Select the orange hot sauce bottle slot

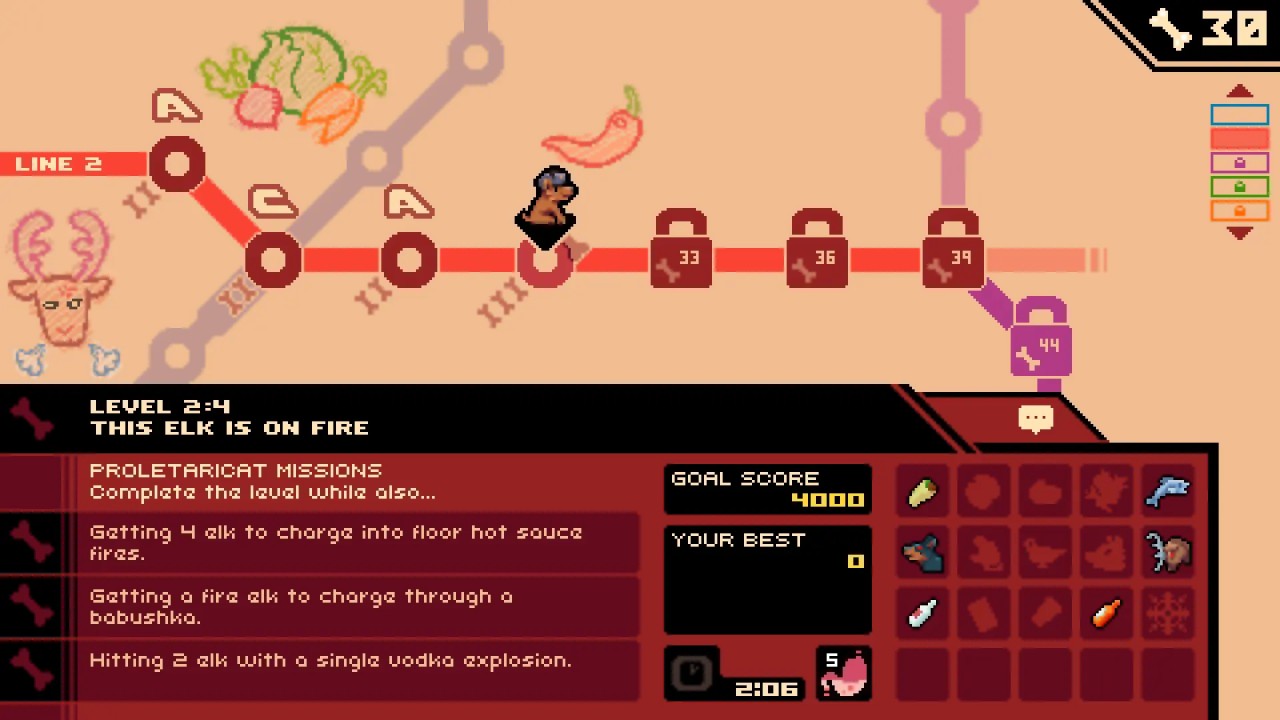coord(1106,614)
